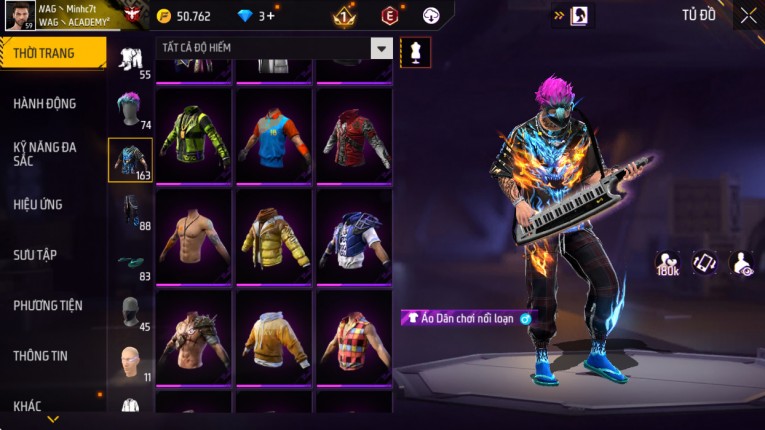Image resolution: width=765 pixels, height=430 pixels.
Task: Toggle the phone rotate view icon
Action: point(704,263)
